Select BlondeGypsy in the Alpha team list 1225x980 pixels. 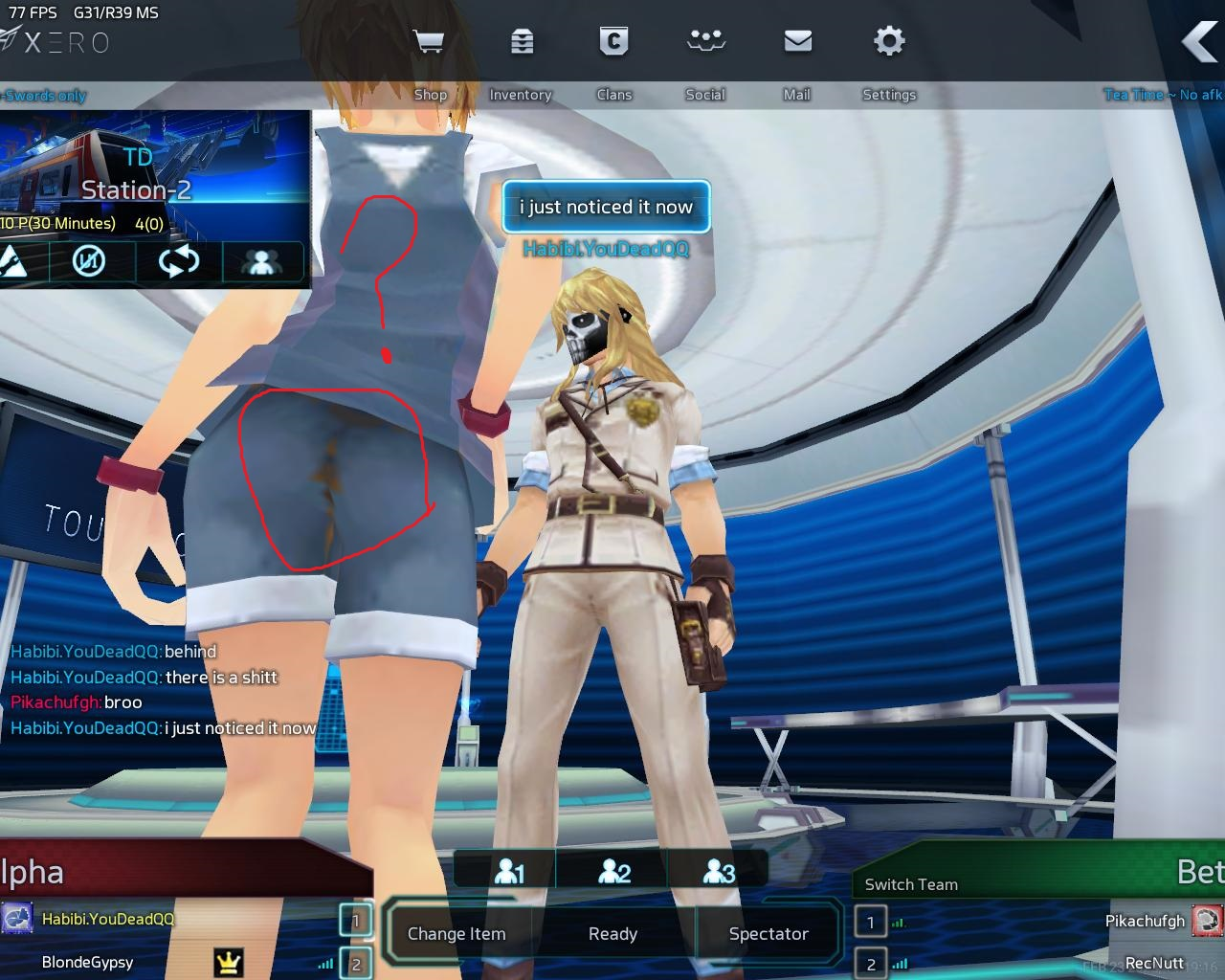(x=88, y=963)
